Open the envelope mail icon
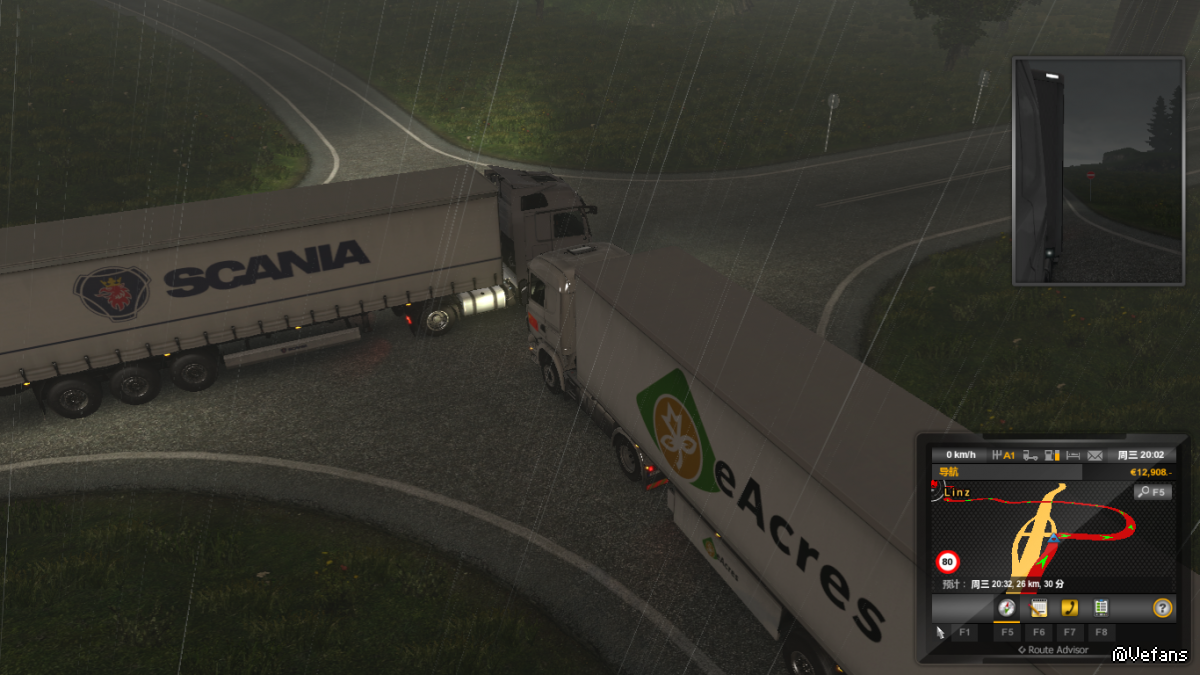Screen dimensions: 1200x675 (x=1095, y=455)
